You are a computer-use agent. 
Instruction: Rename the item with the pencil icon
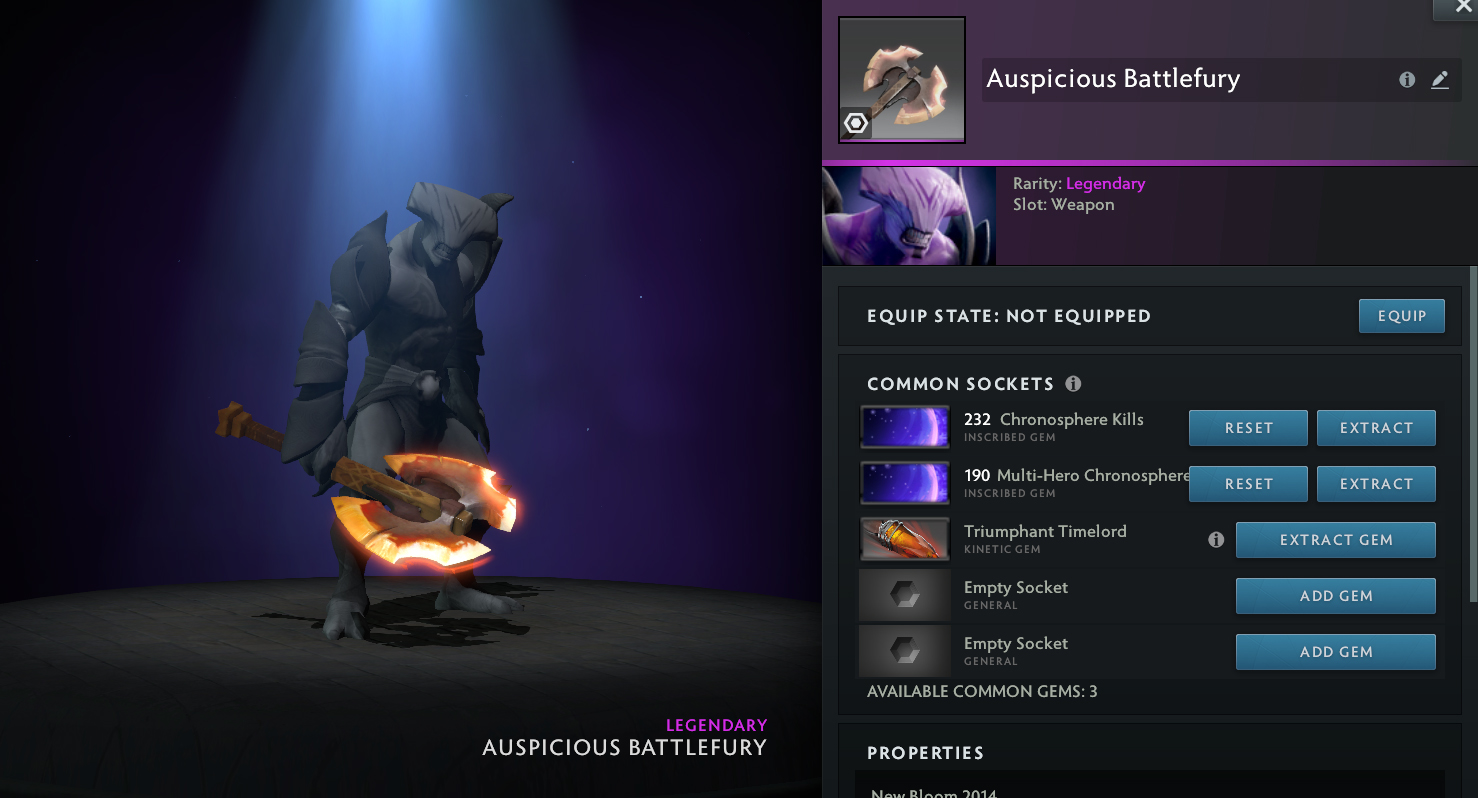pyautogui.click(x=1440, y=80)
